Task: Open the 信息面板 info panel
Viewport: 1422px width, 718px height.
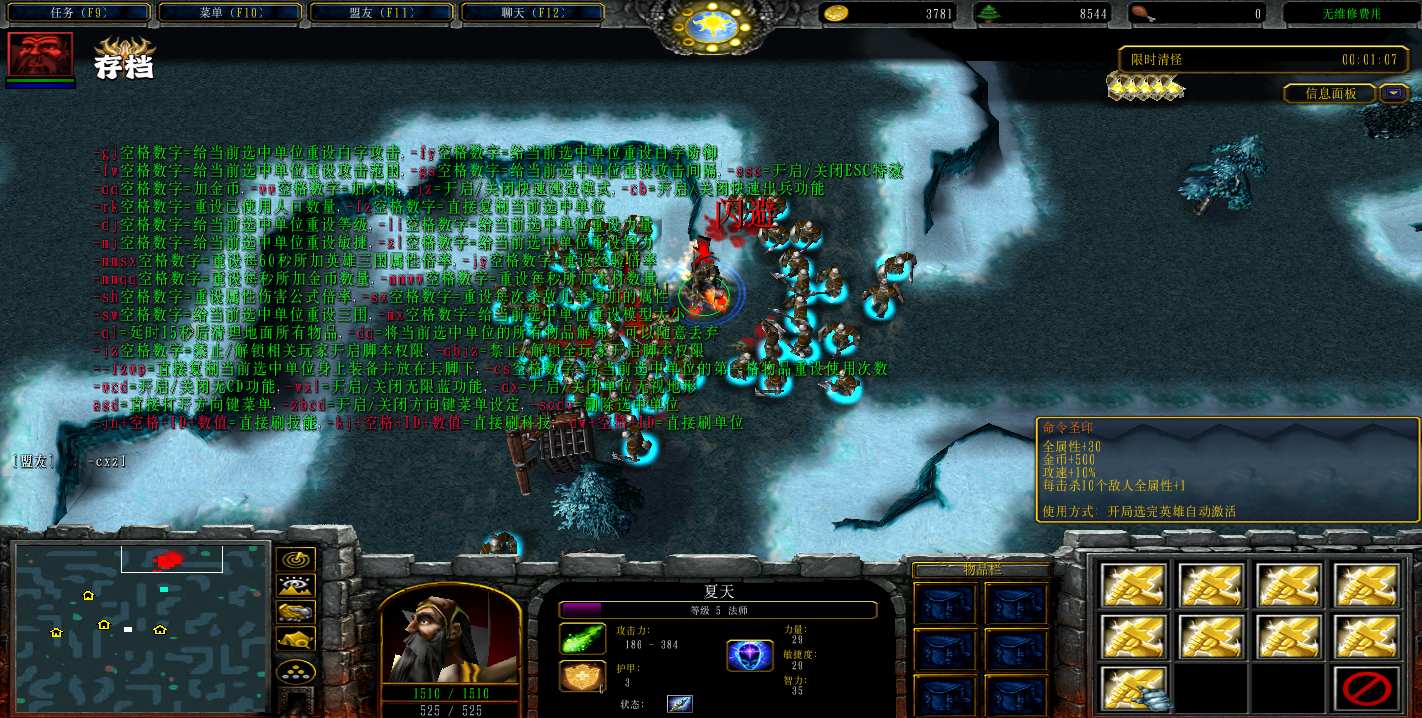Action: 1331,93
